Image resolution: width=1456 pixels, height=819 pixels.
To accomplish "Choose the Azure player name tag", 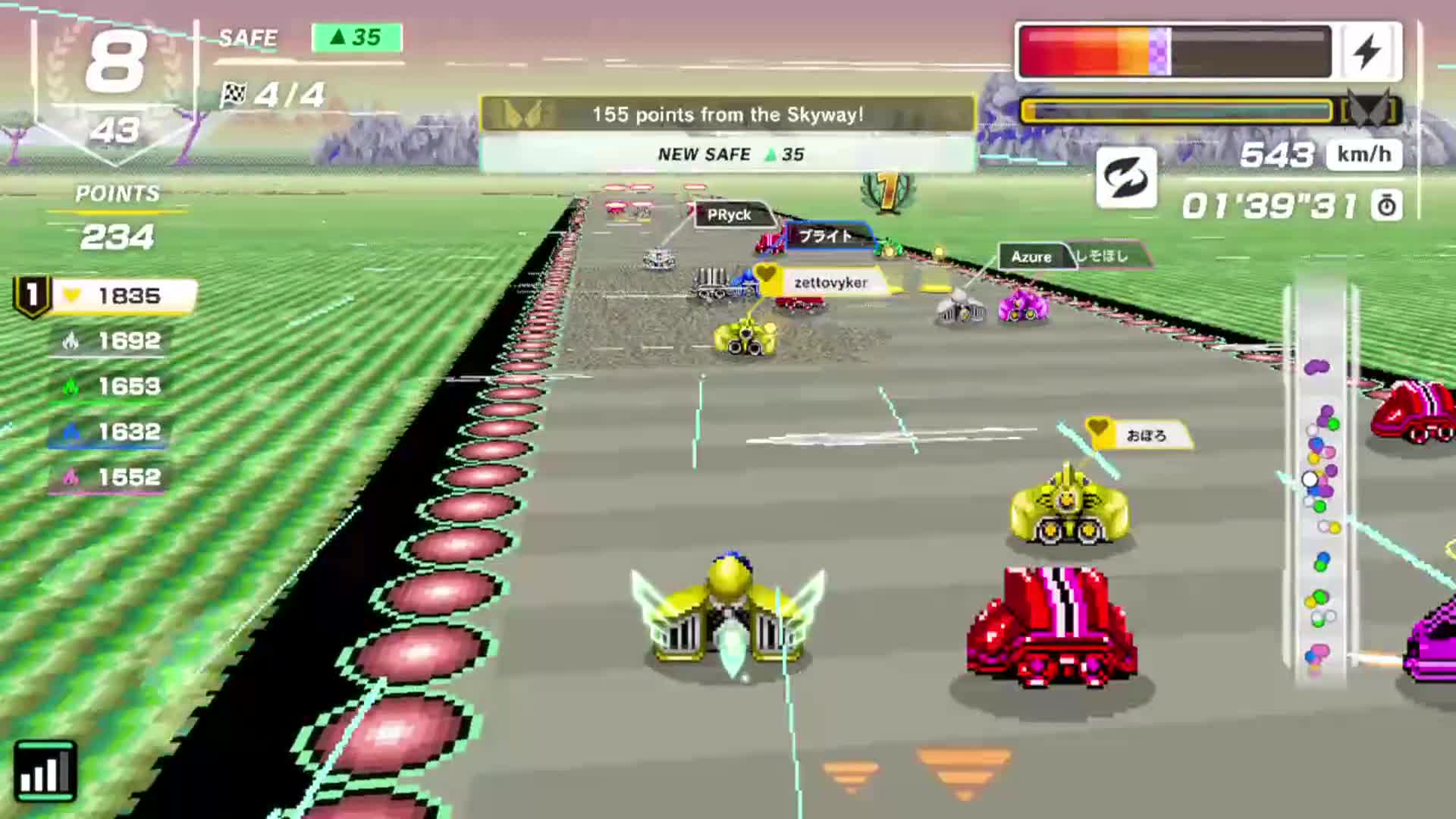I will coord(1031,257).
